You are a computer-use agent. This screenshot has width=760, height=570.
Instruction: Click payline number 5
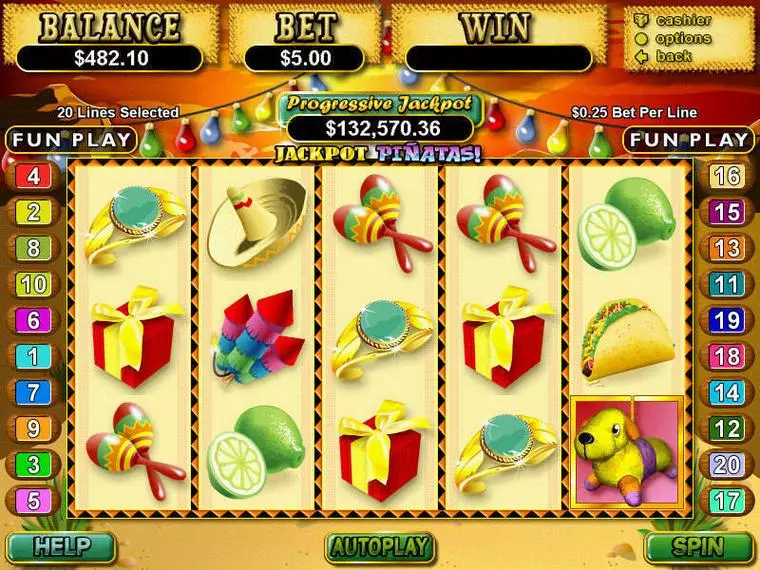[x=33, y=500]
